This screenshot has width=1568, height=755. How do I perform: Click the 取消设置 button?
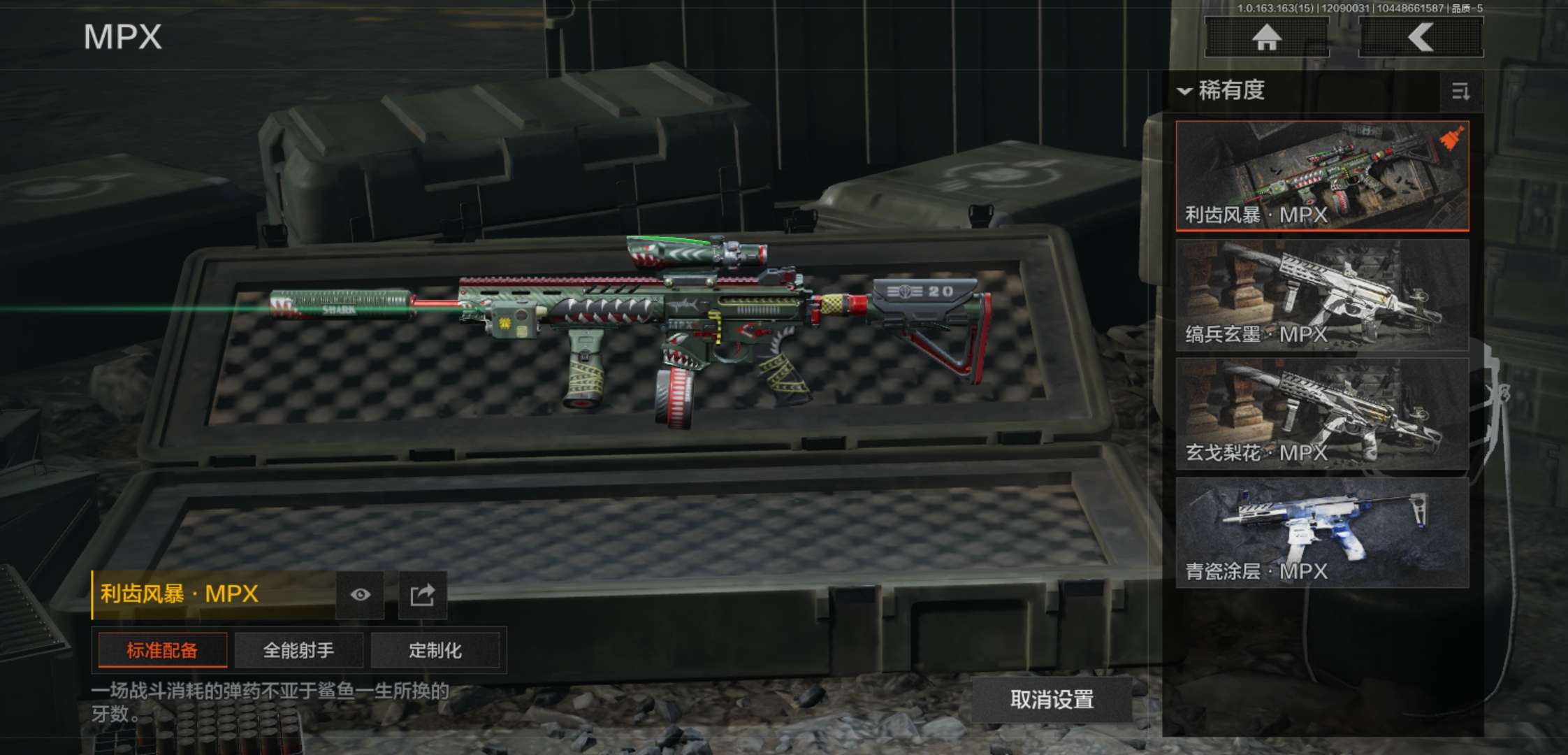pos(1052,700)
